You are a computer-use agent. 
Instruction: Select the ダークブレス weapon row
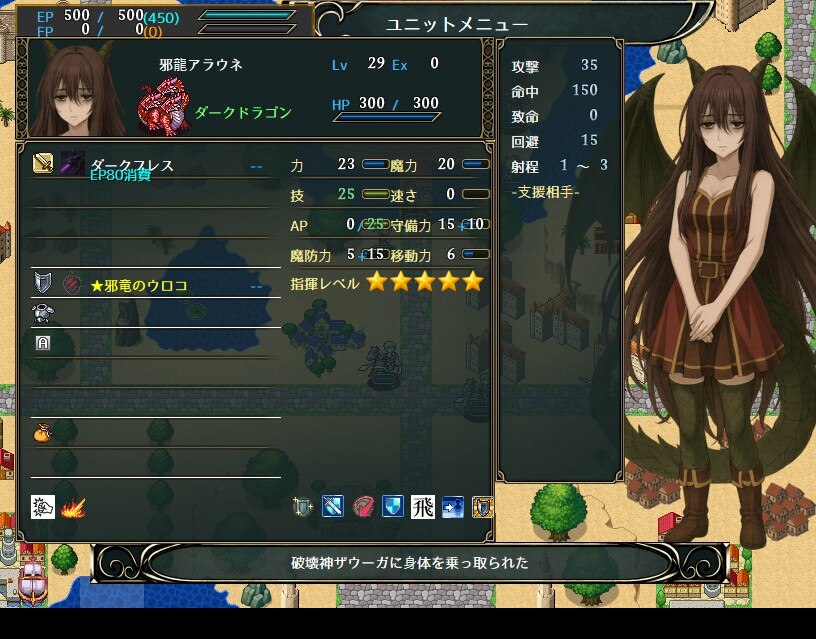tap(150, 163)
